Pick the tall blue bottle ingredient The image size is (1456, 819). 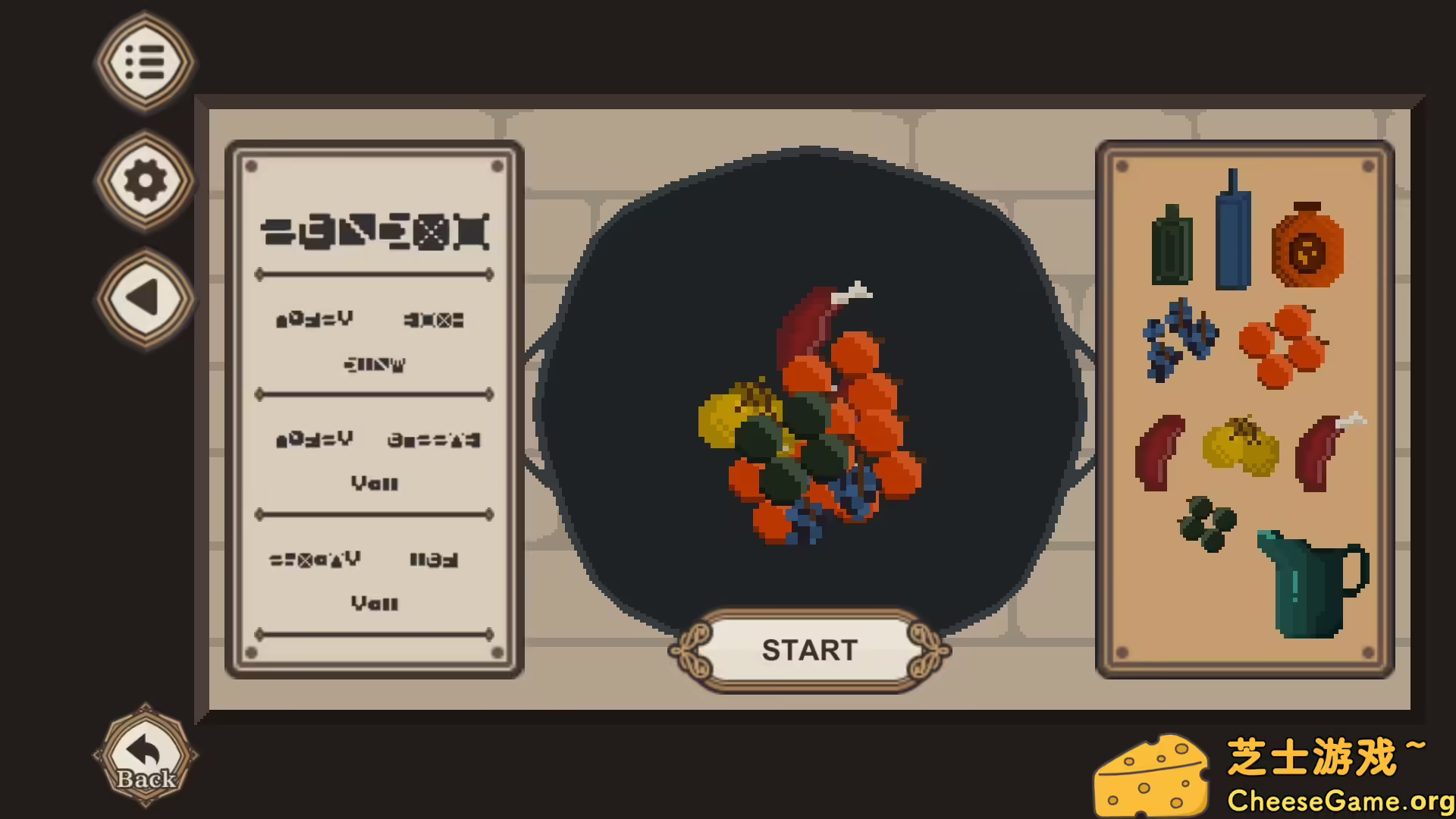(1232, 231)
